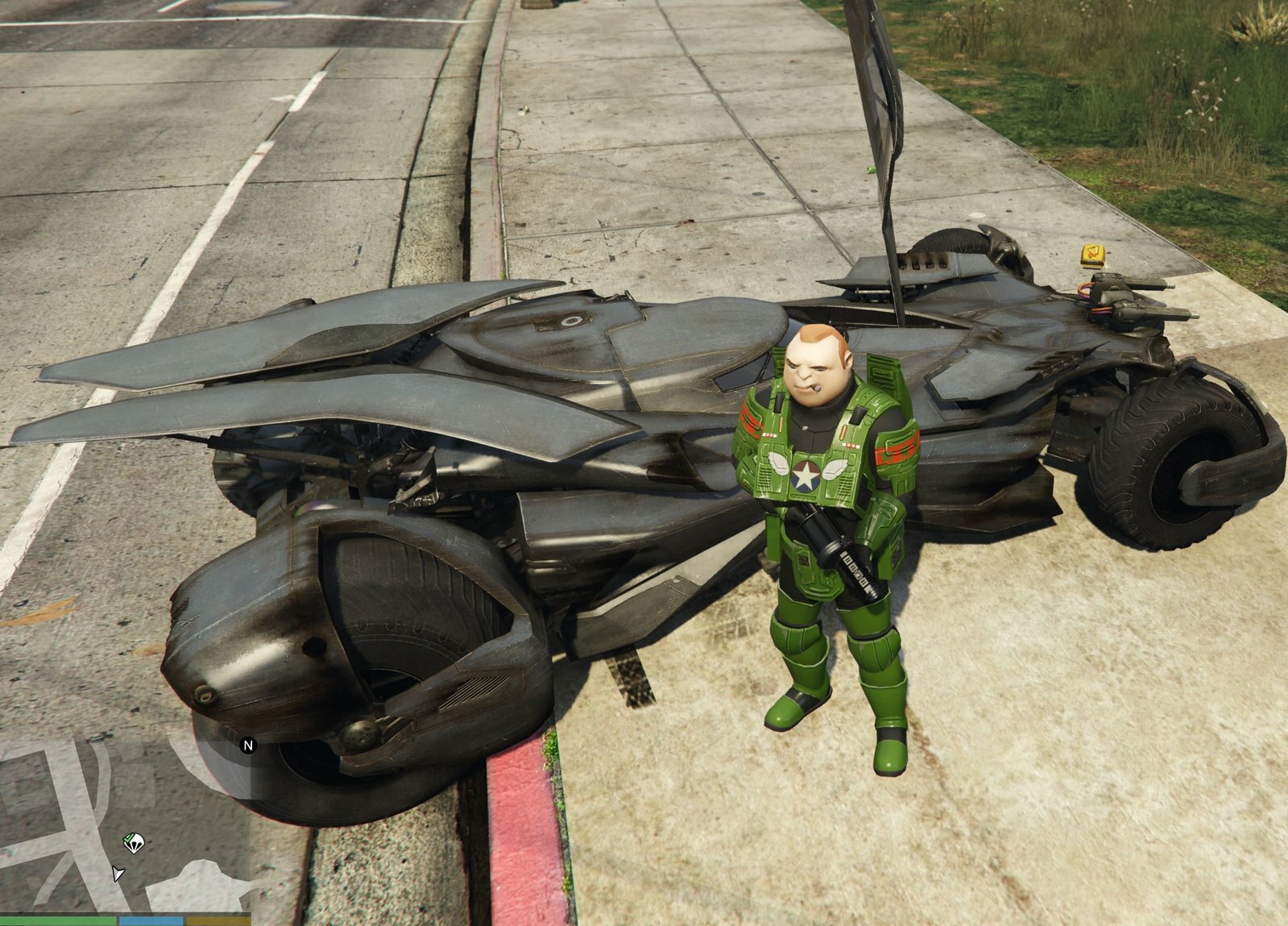
Task: Click the parachute blip on the minimap
Action: [x=134, y=843]
